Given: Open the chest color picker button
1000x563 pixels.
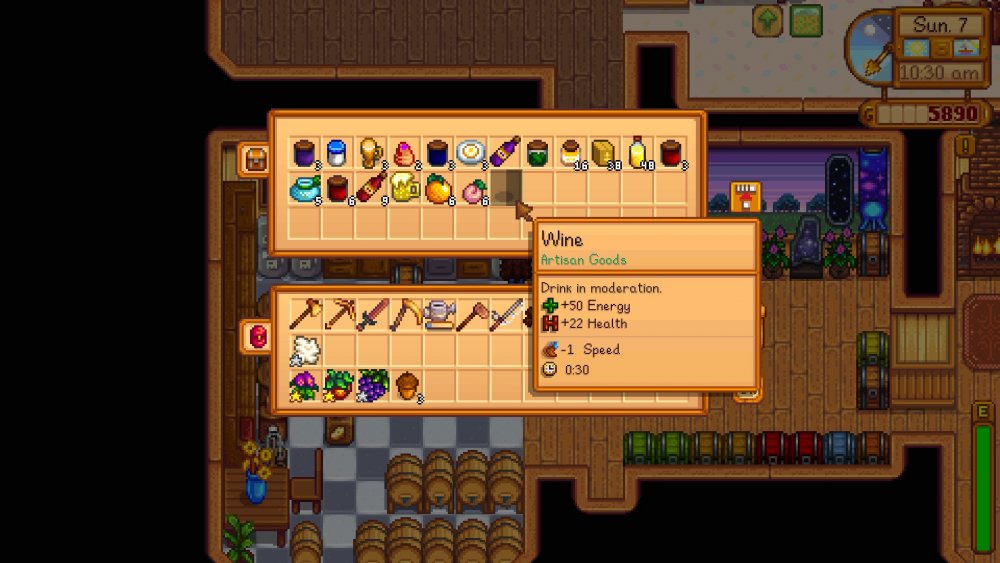Looking at the screenshot, I should pos(255,158).
